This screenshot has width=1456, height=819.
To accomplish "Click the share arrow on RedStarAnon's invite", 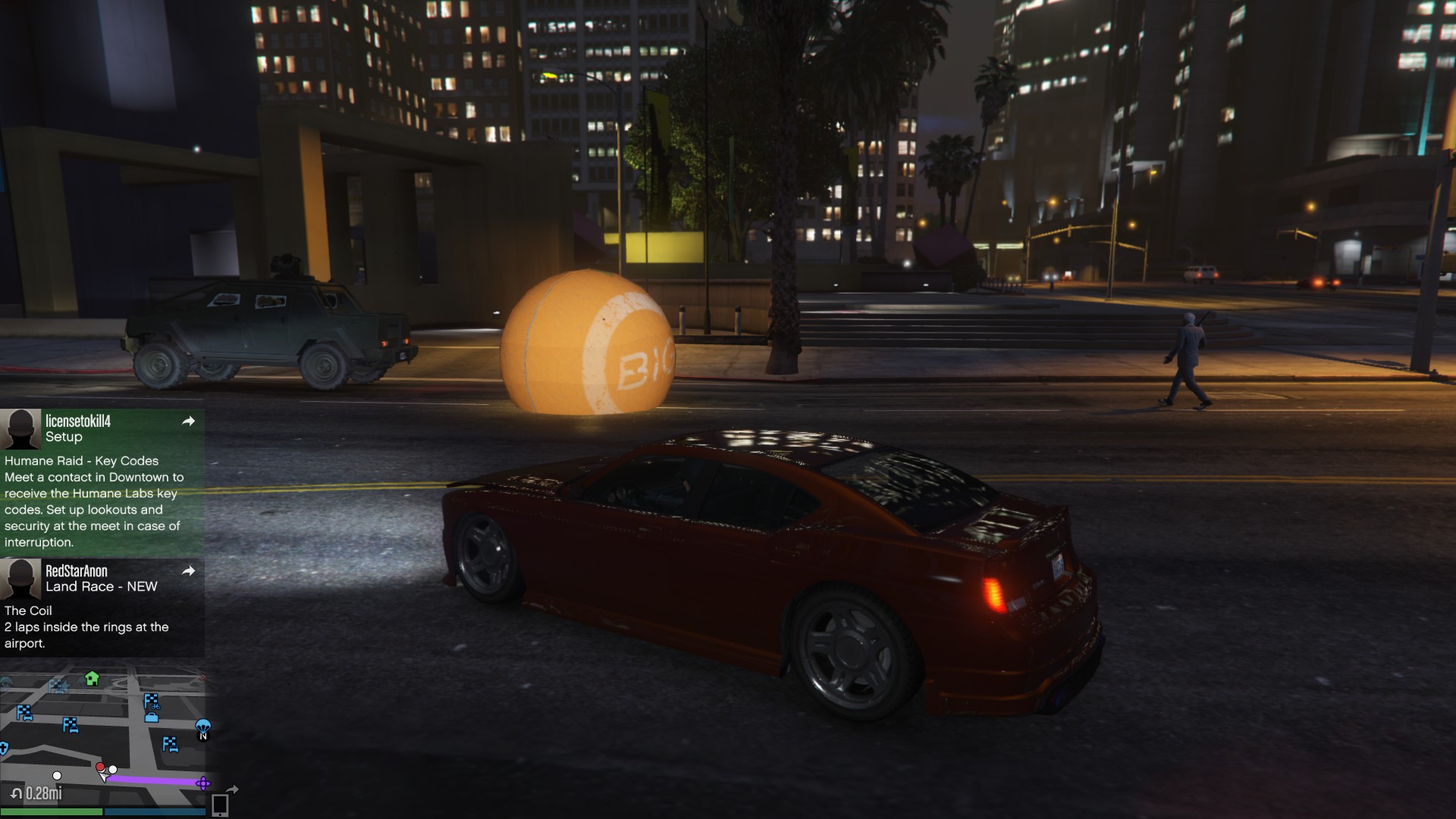I will pyautogui.click(x=189, y=570).
